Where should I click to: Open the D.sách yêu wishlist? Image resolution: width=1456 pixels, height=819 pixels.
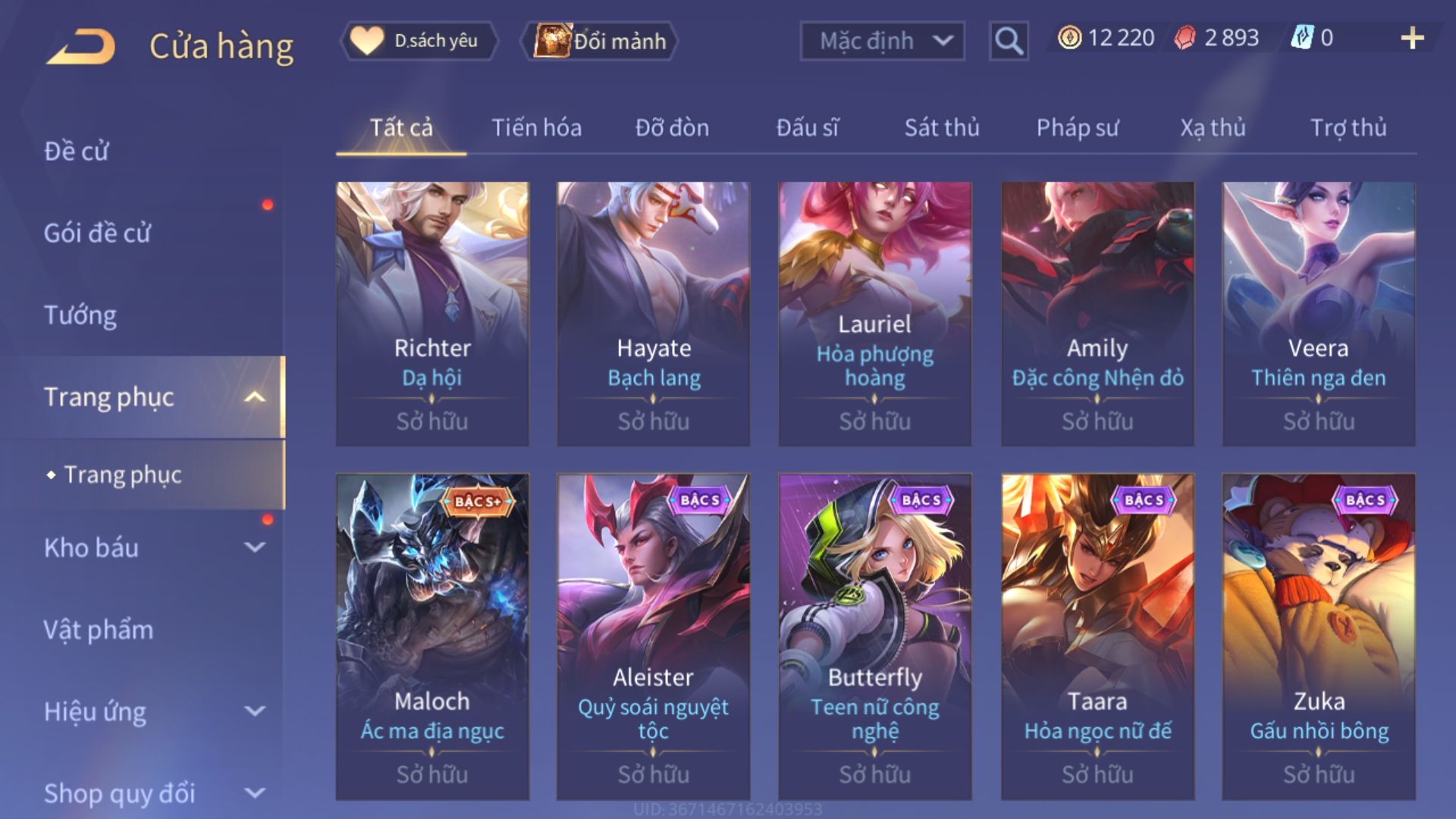tap(419, 41)
